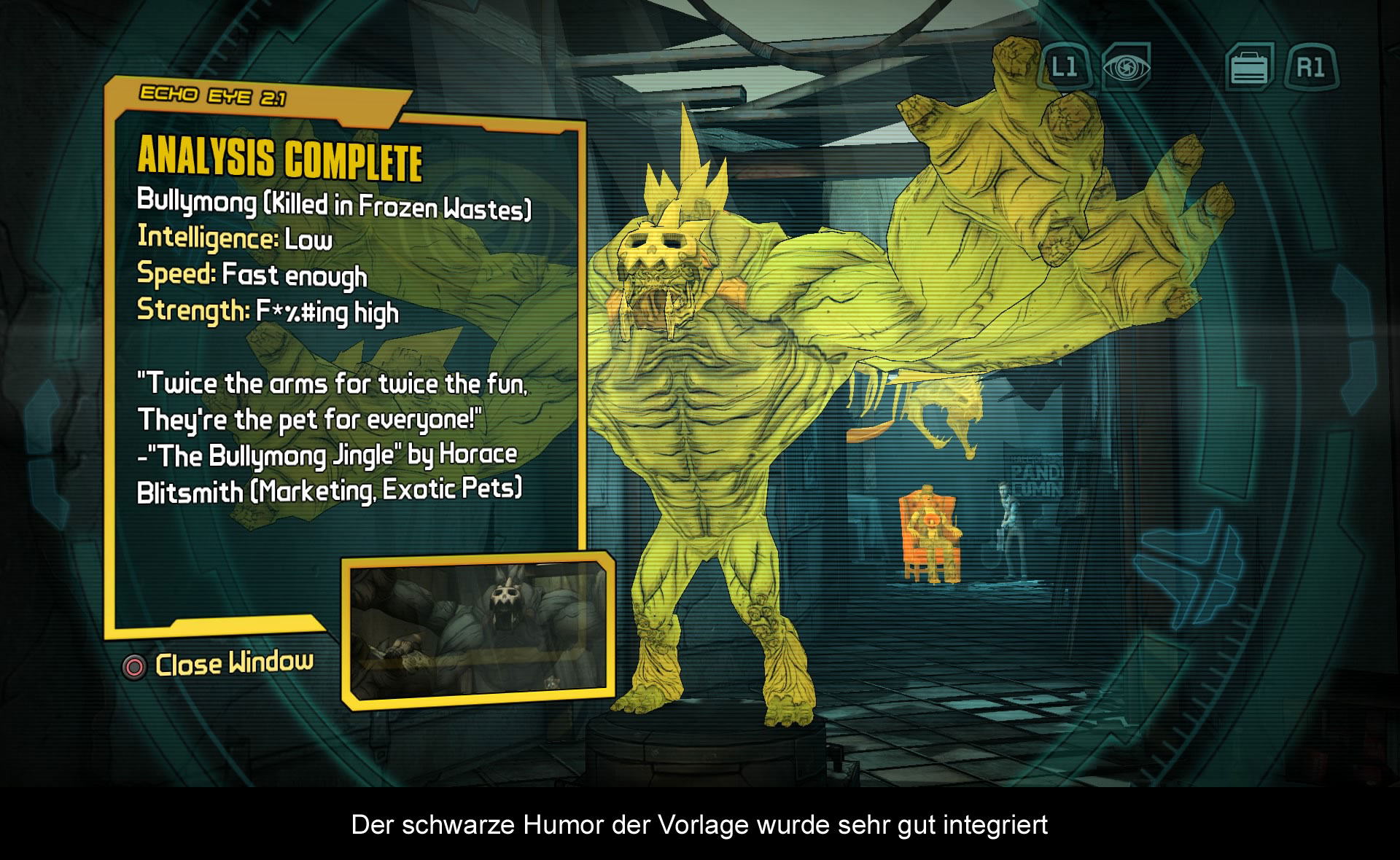The image size is (1400, 860).
Task: Close the analysis window
Action: (x=217, y=665)
